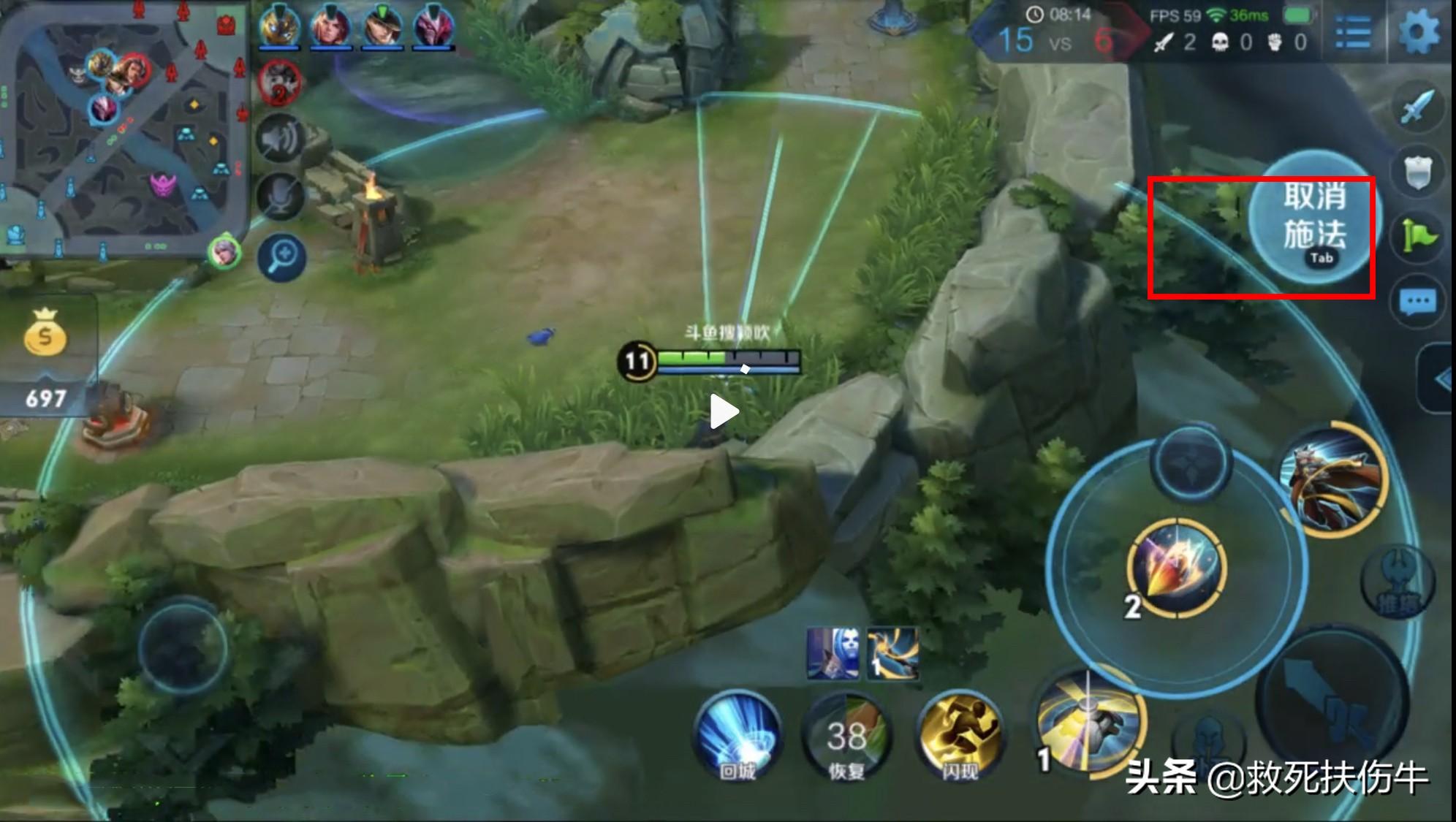Activate the first skill ability icon
Screen dimensions: 1456x822
tap(1089, 720)
